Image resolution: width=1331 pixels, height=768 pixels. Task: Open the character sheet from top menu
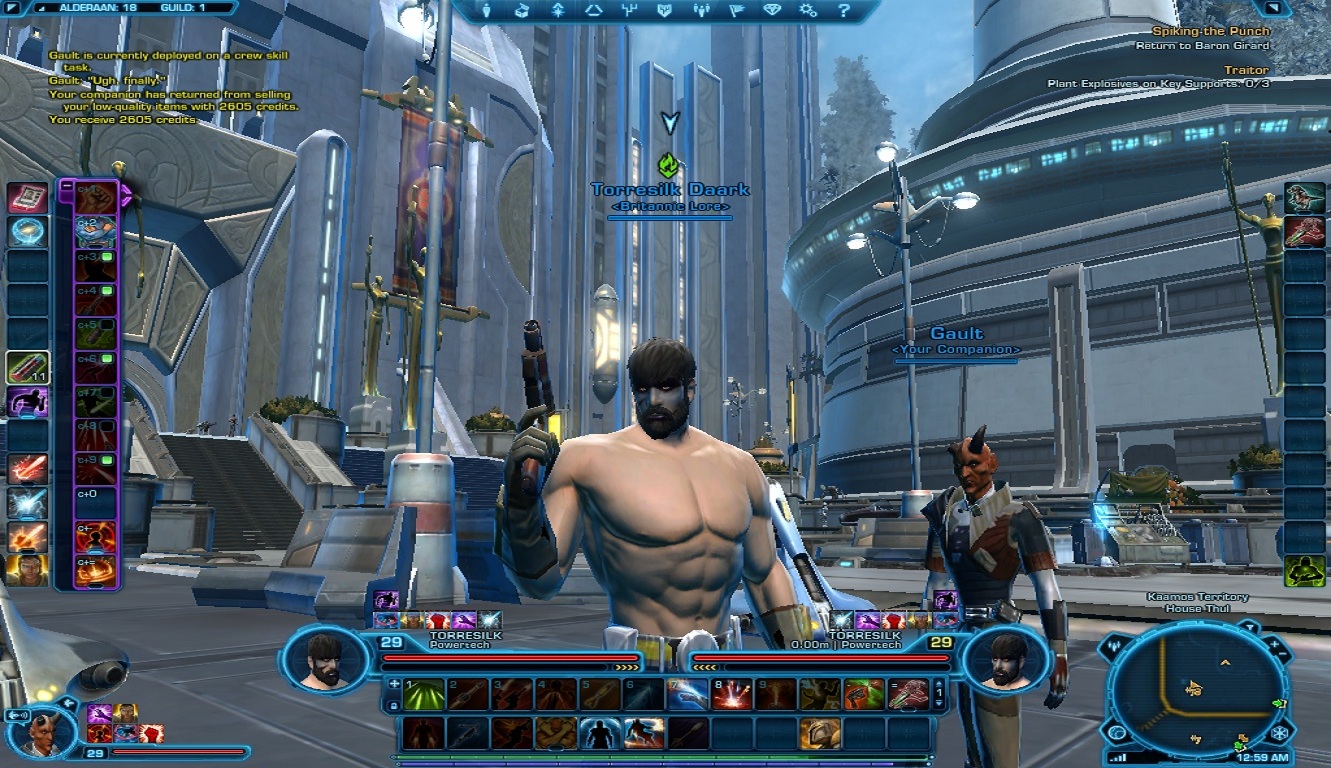coord(488,12)
